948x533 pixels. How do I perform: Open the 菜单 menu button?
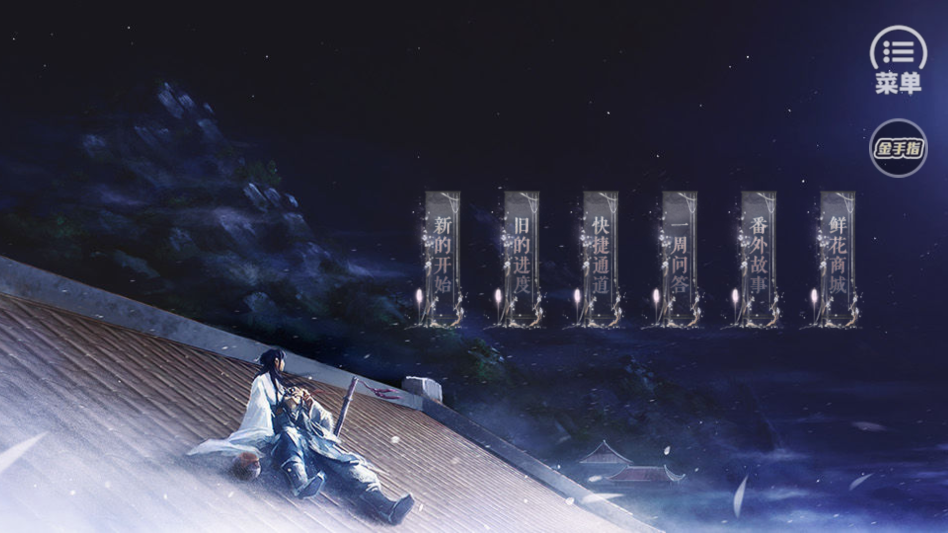898,60
